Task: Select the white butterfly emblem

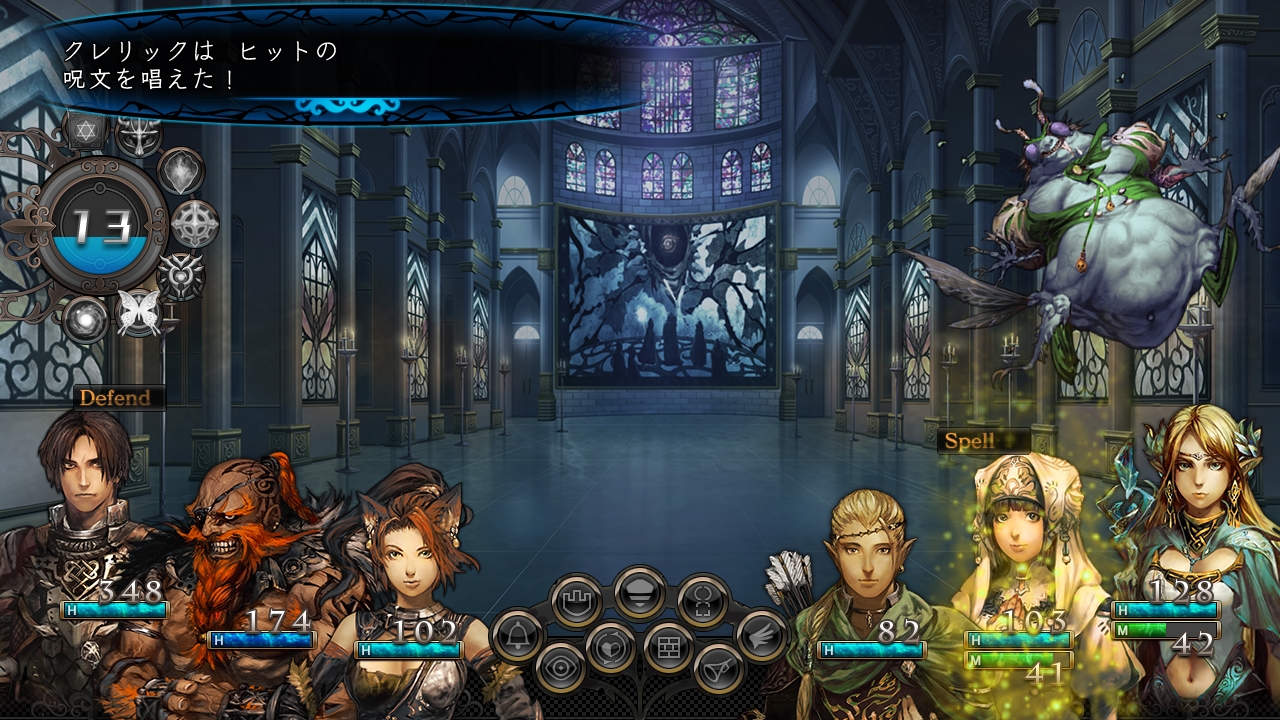Action: (x=138, y=313)
